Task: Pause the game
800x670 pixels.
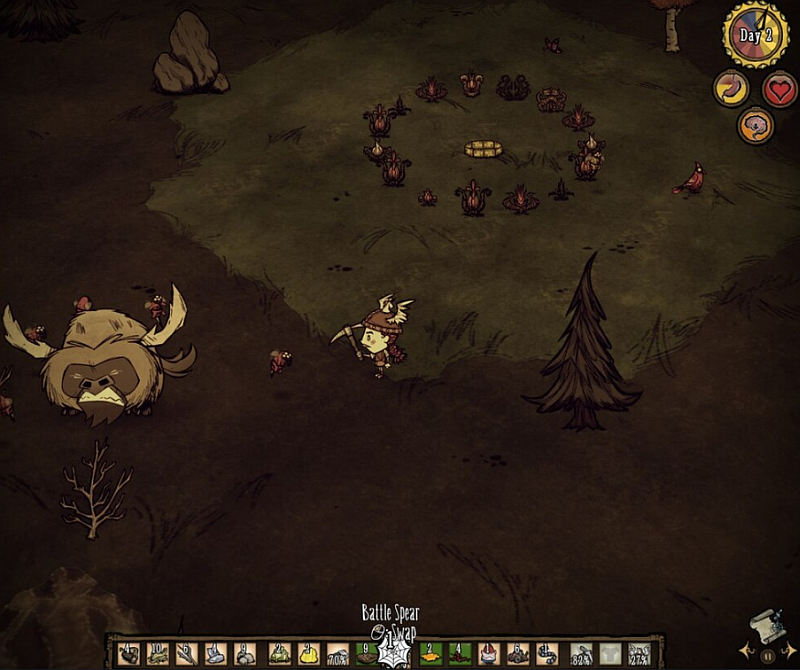Action: pyautogui.click(x=766, y=657)
